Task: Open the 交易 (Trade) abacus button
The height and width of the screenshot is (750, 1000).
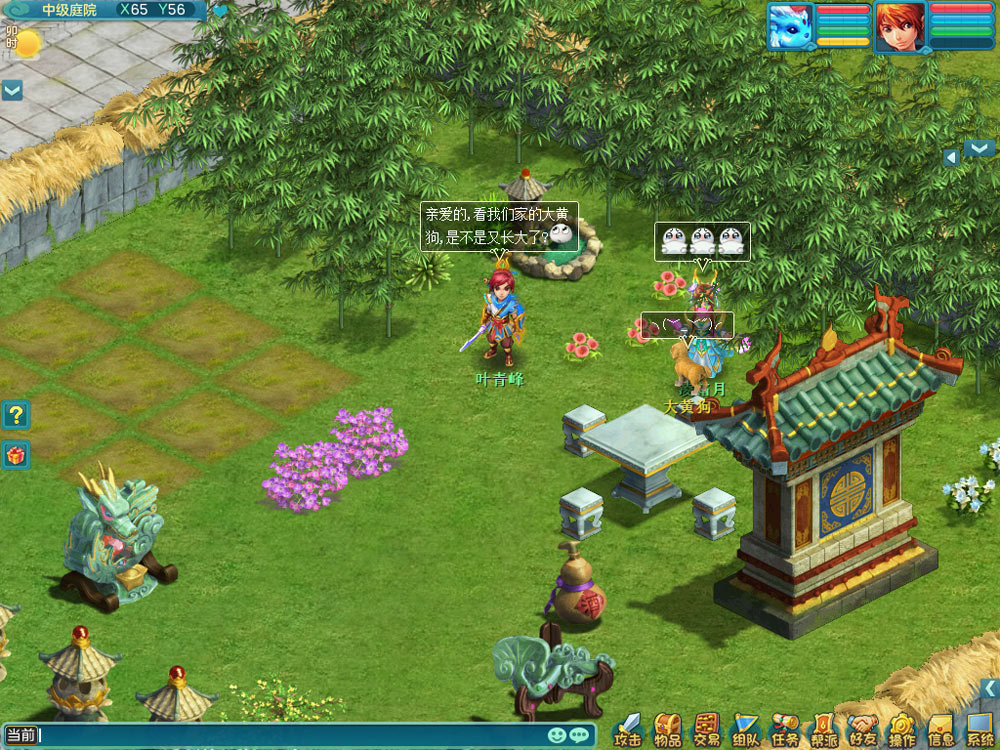Action: tap(707, 730)
